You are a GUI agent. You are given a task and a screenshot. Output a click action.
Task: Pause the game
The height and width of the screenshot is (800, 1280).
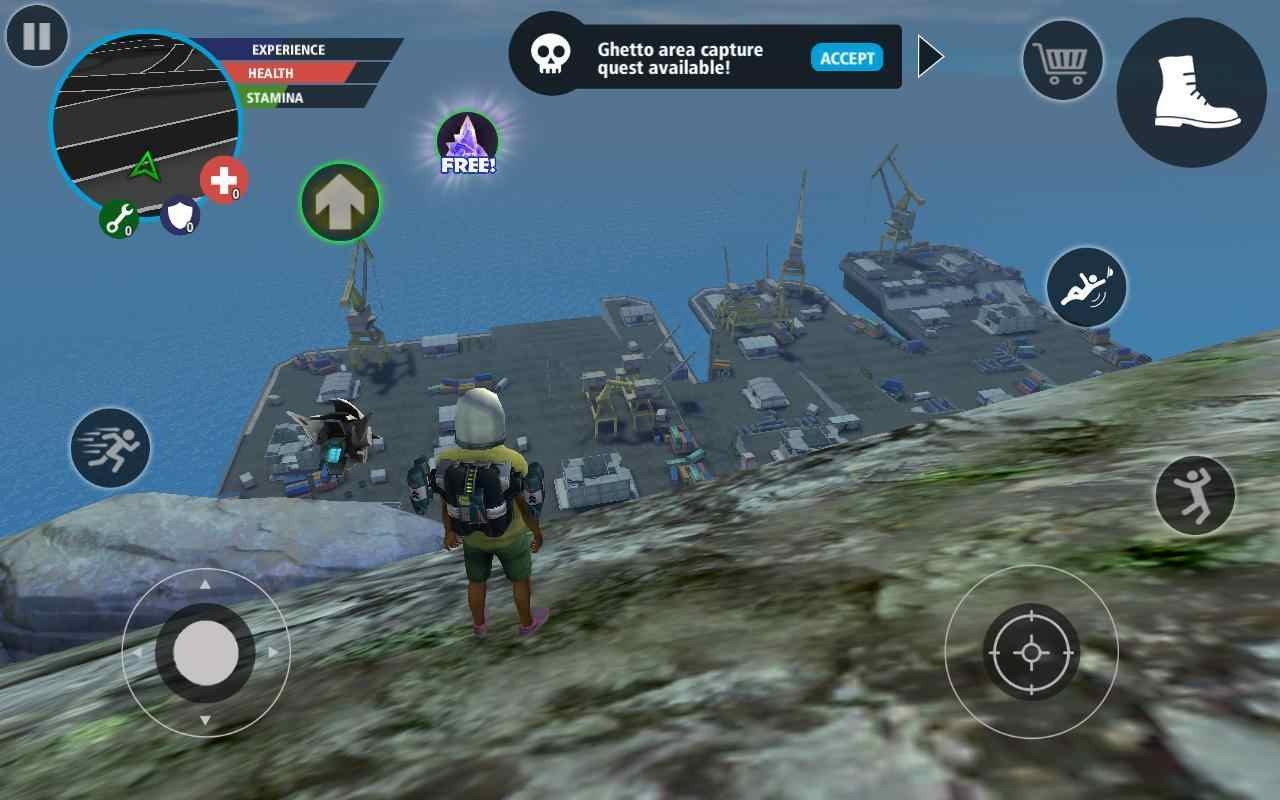[x=37, y=37]
